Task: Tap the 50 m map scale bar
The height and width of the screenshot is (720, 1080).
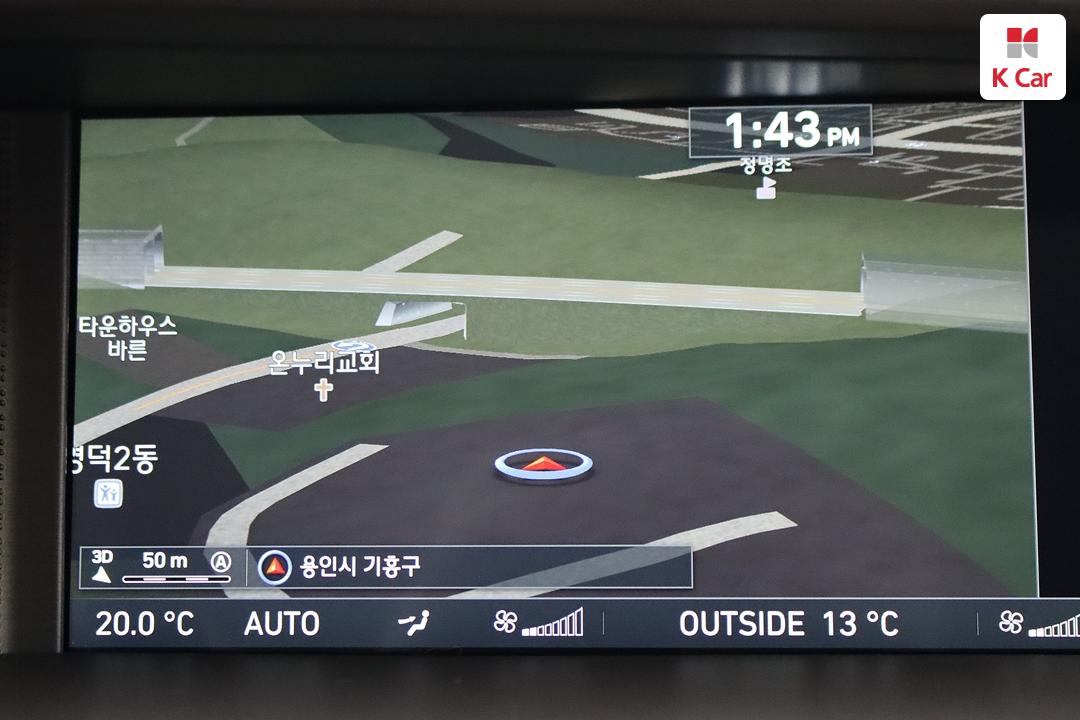Action: [x=164, y=566]
